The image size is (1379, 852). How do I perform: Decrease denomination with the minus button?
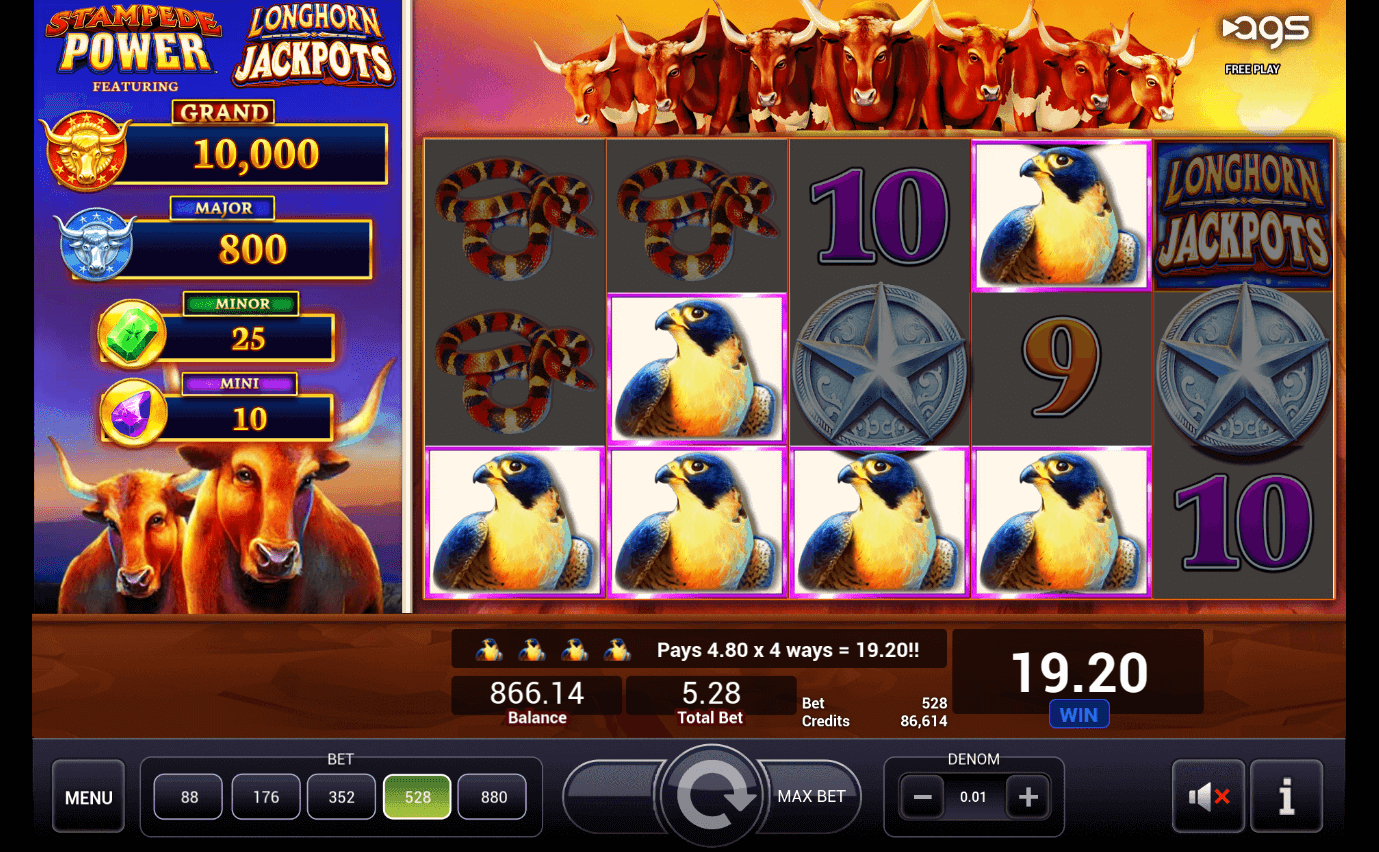922,797
